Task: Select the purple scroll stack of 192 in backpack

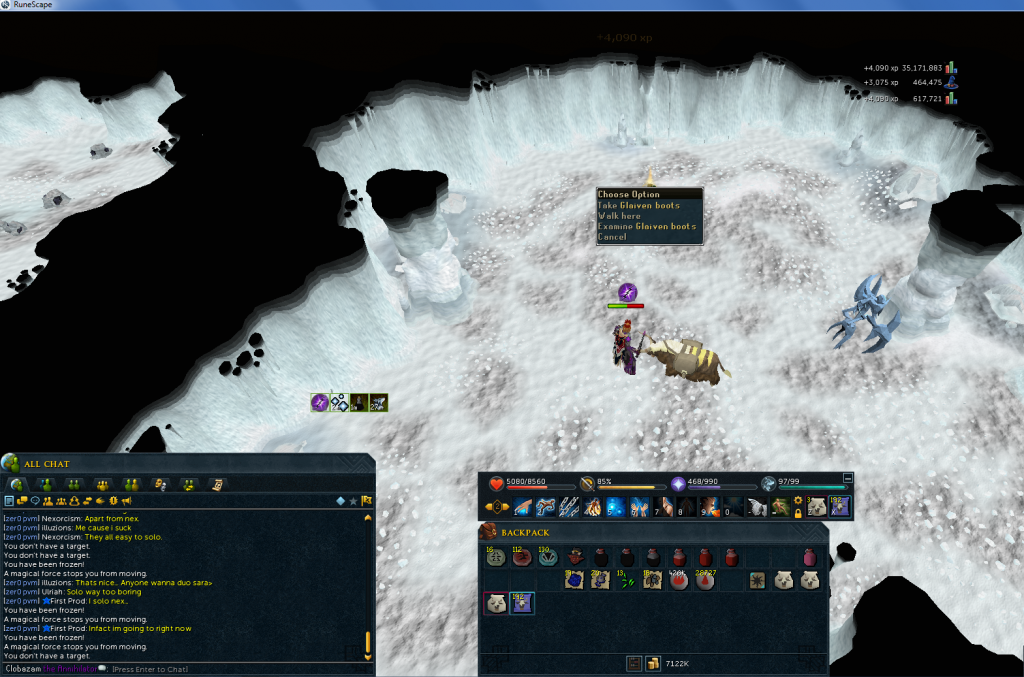Action: coord(521,603)
